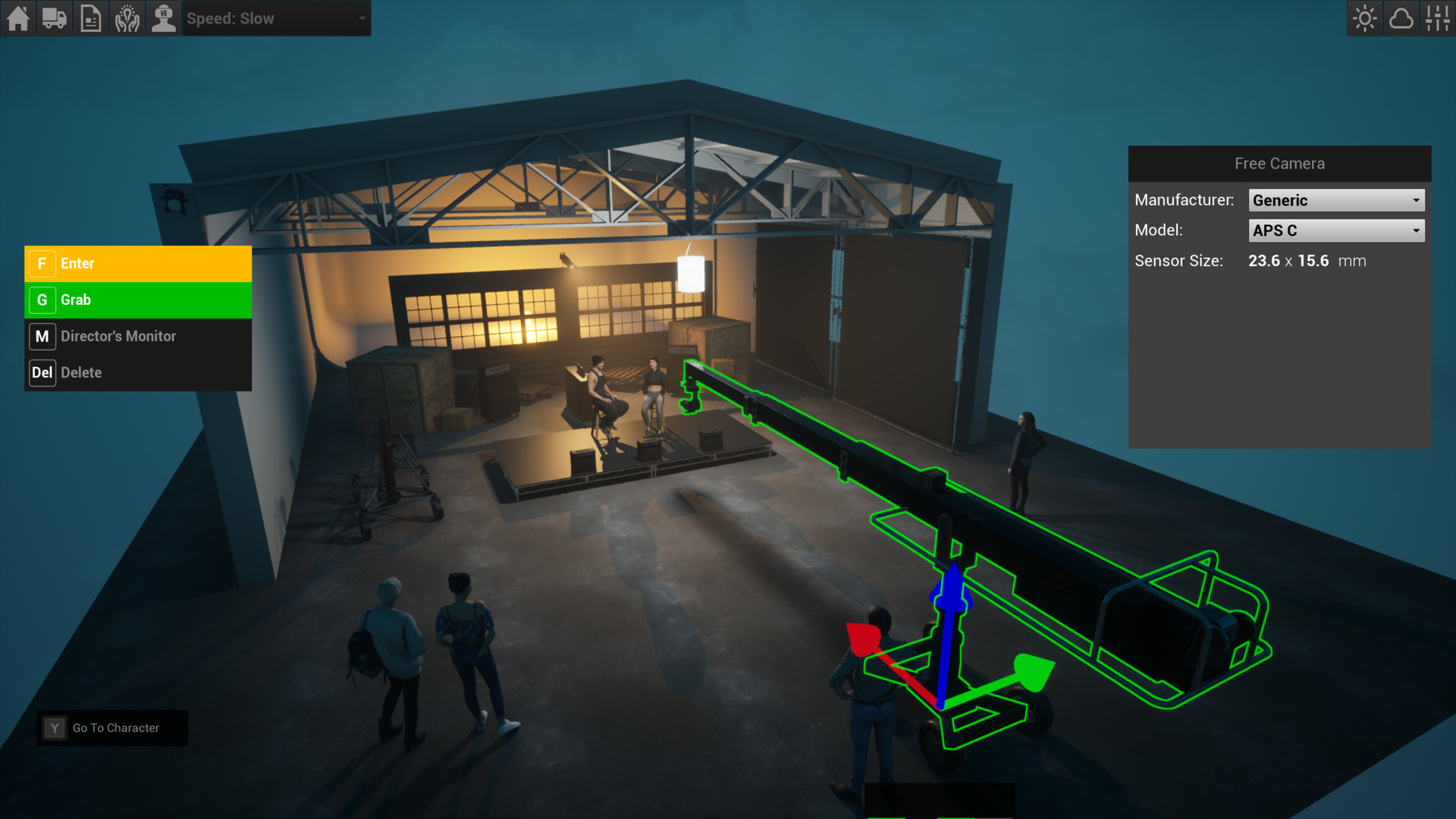Click the Free Camera panel title
1456x819 pixels.
tap(1279, 163)
